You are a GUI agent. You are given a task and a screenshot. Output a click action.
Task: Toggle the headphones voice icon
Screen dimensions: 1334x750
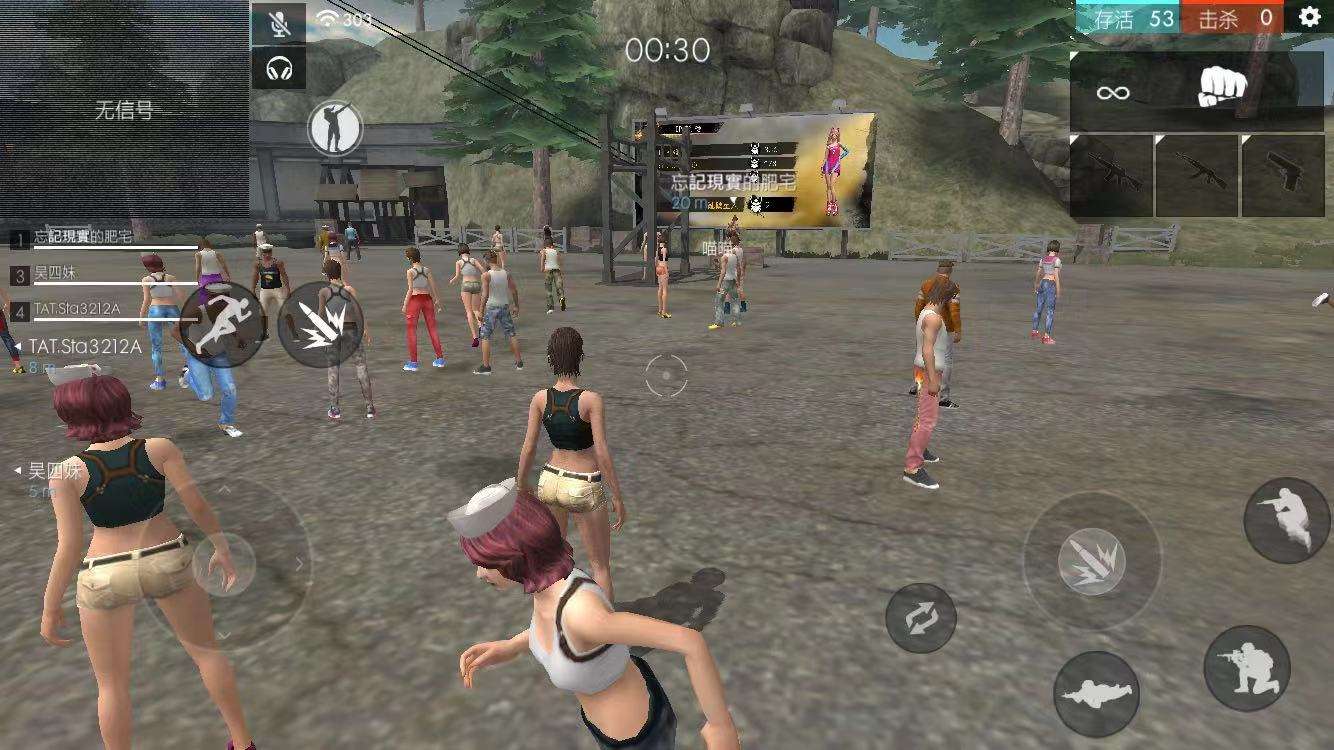click(278, 69)
